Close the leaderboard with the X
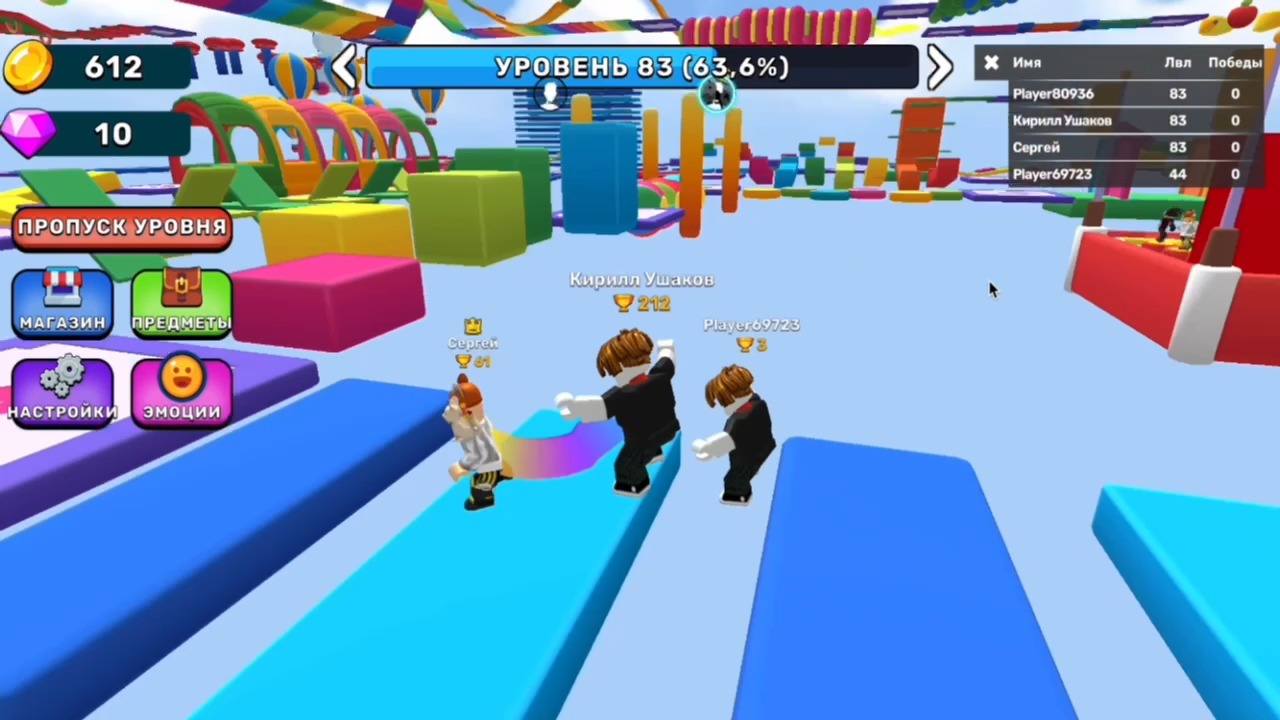 991,62
